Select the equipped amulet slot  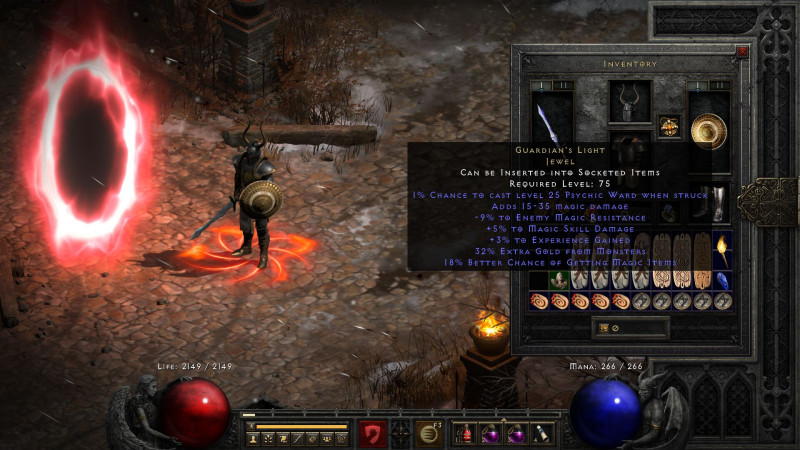pos(668,126)
